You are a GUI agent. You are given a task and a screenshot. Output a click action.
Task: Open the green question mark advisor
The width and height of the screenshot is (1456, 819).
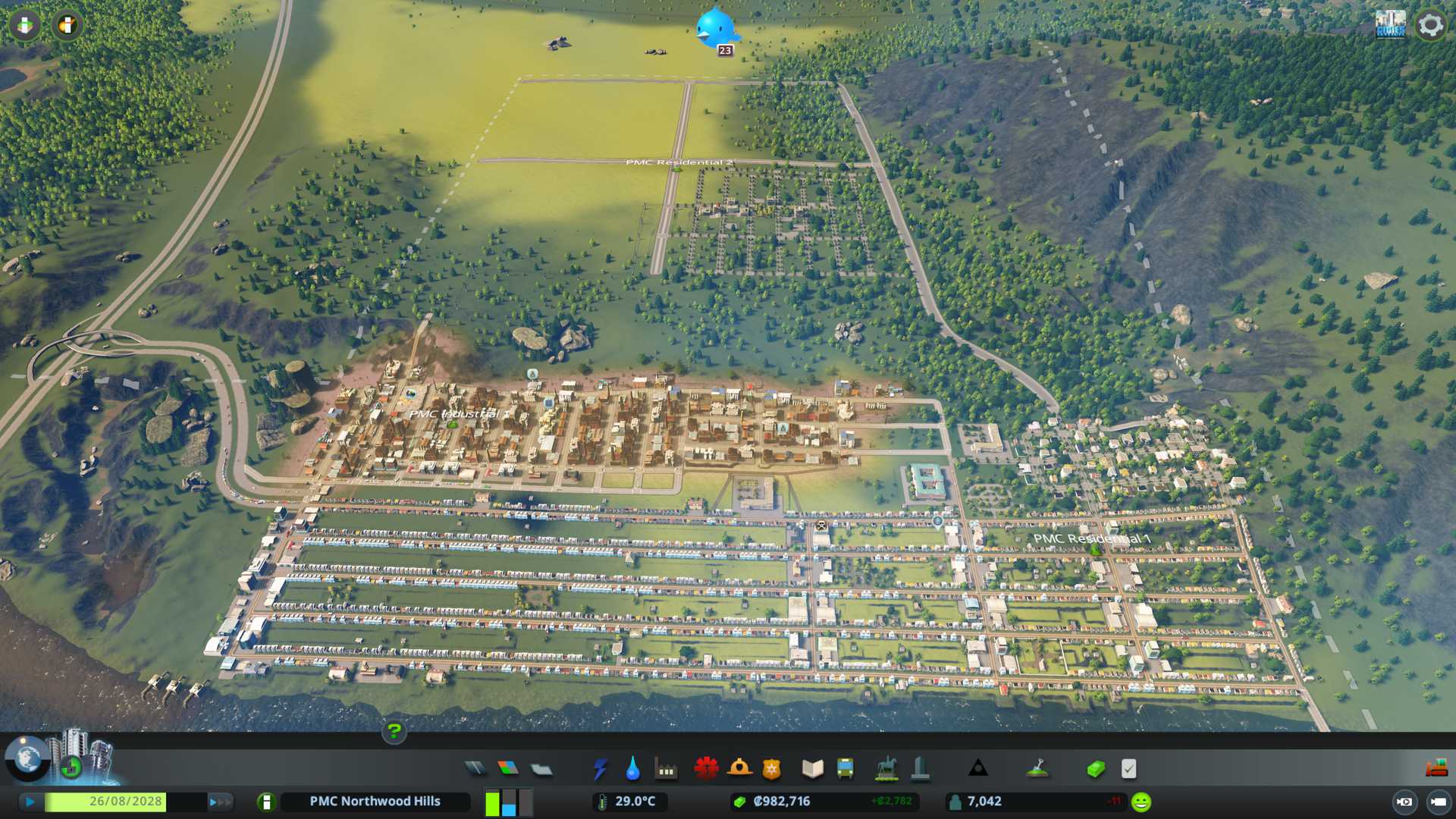coord(394,731)
